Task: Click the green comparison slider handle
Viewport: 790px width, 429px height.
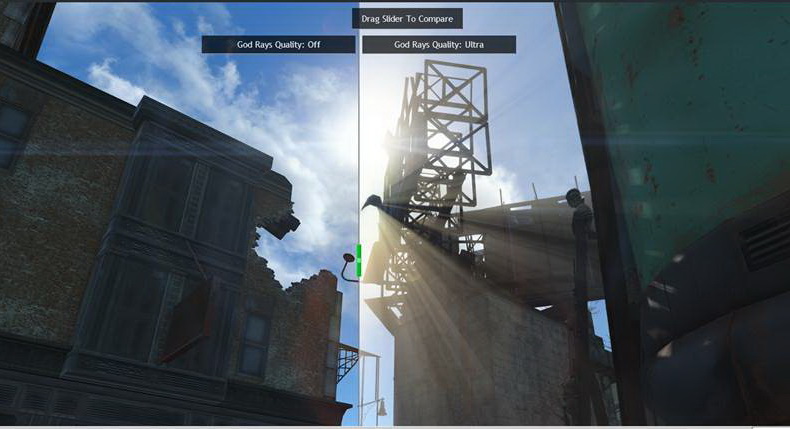Action: click(358, 260)
